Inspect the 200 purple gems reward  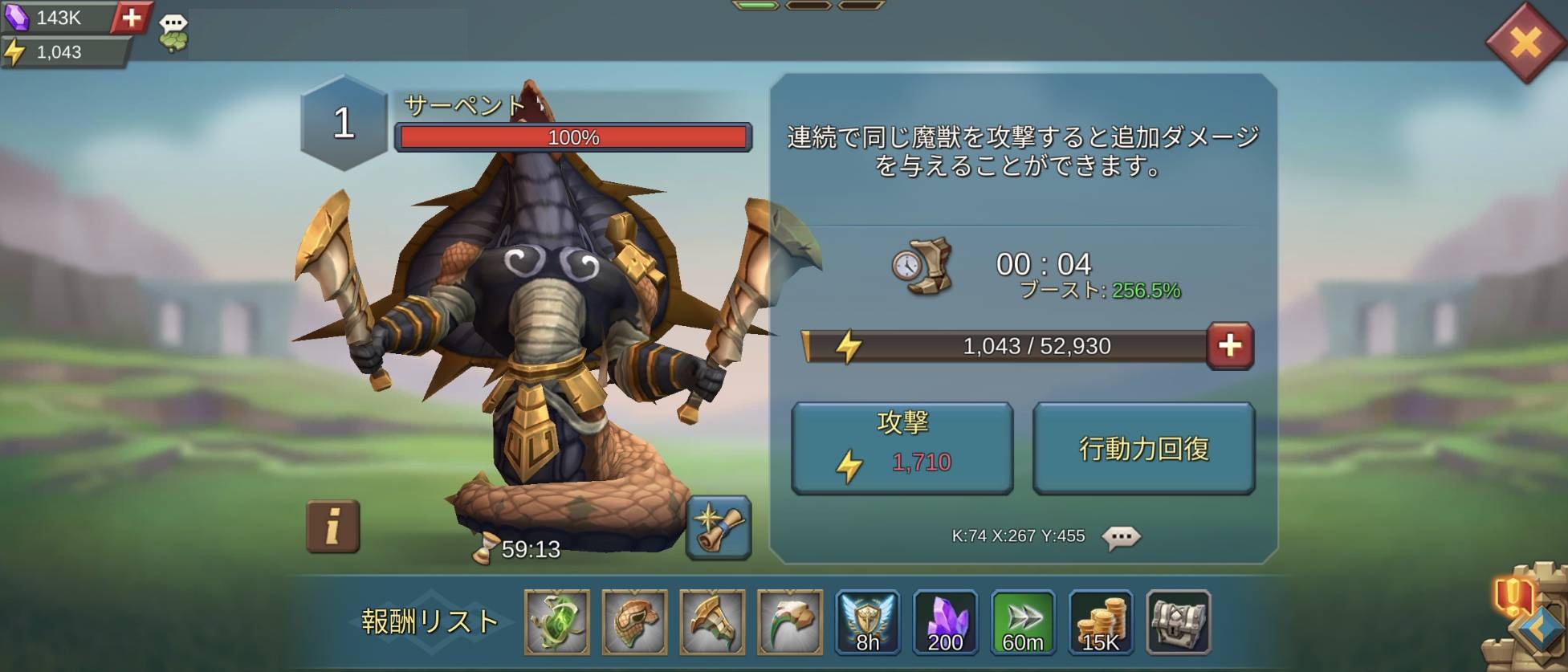pos(945,622)
